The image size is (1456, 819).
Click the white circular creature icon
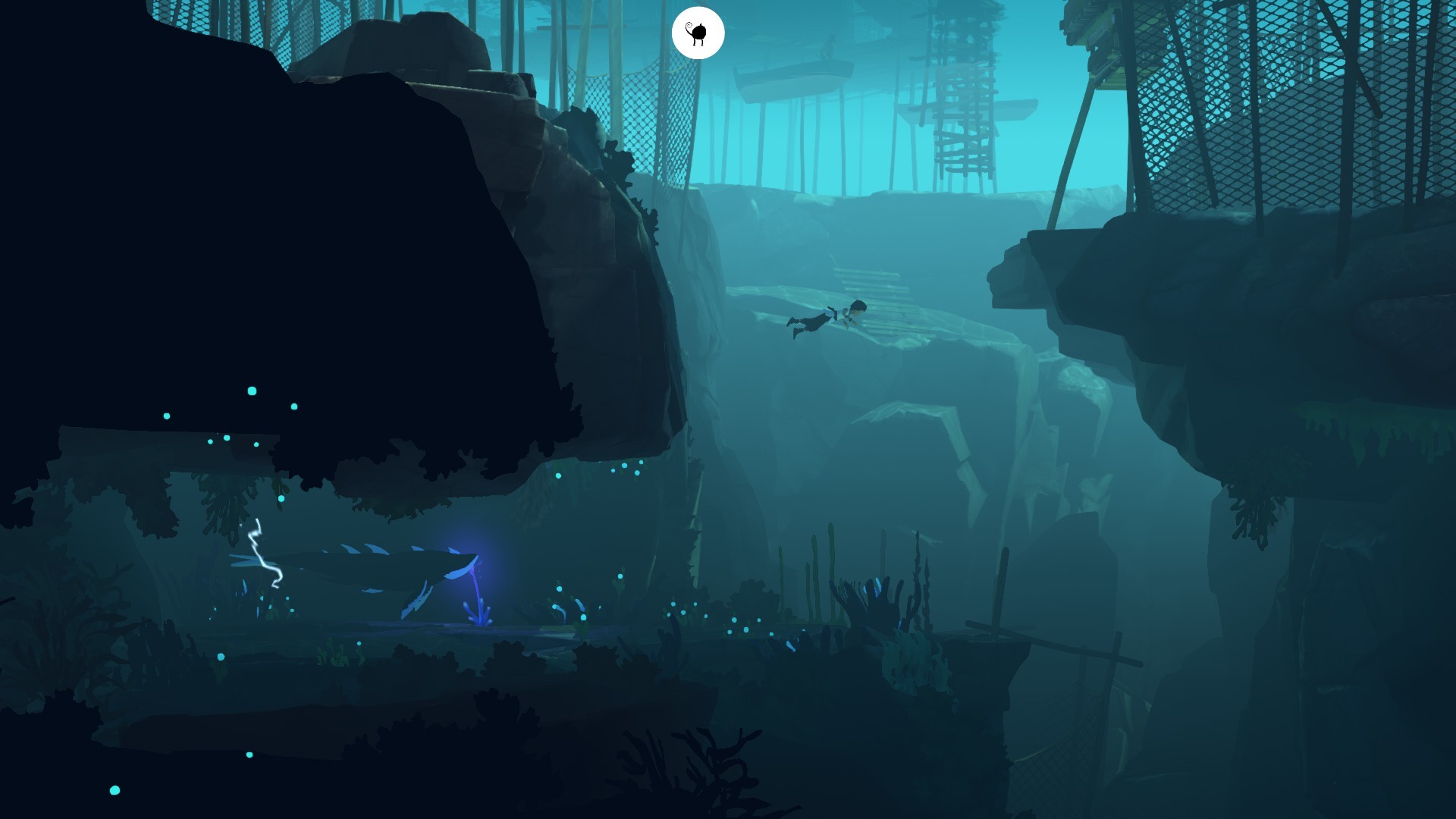[x=698, y=33]
